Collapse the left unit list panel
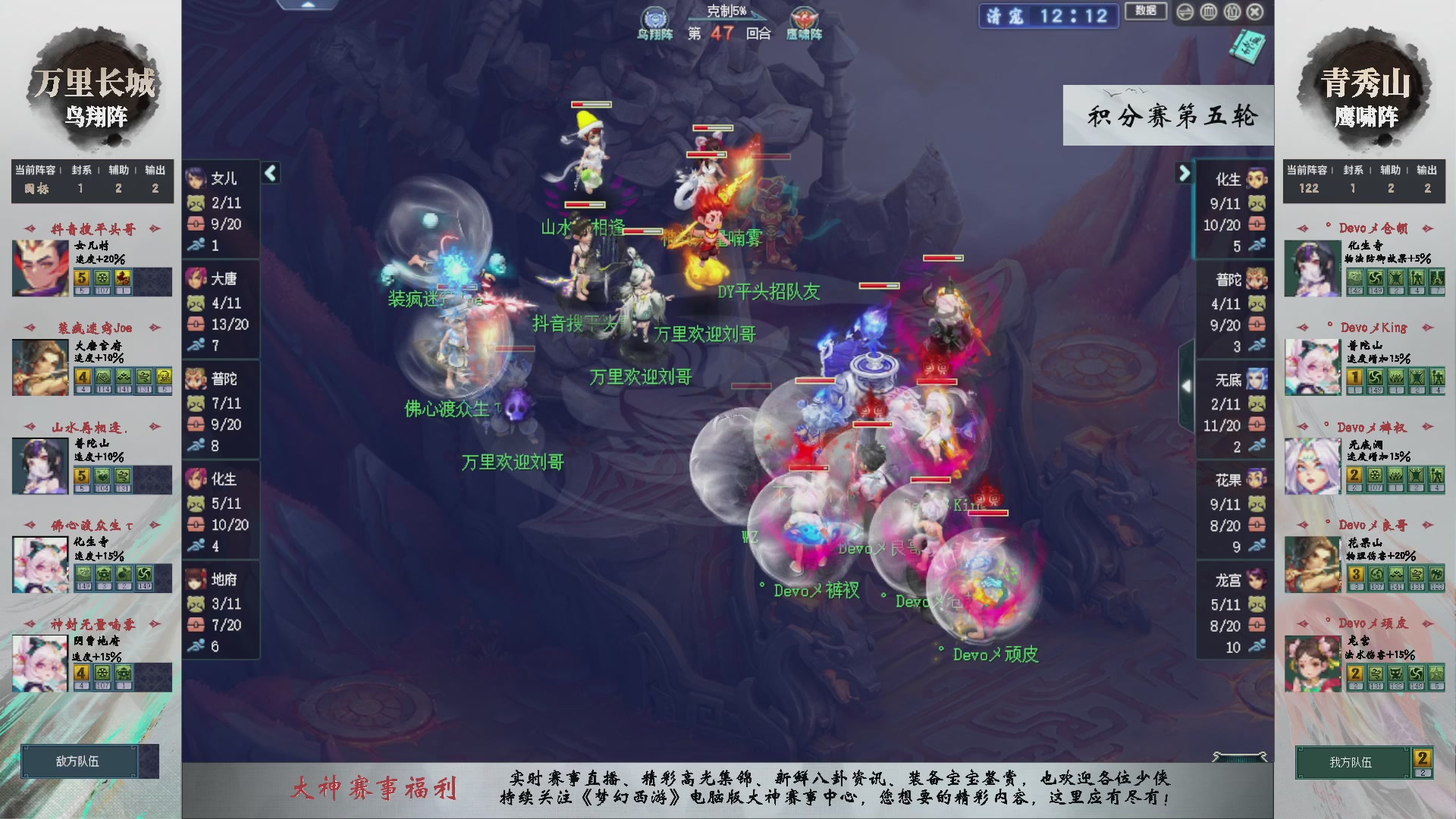The image size is (1456, 819). tap(270, 173)
